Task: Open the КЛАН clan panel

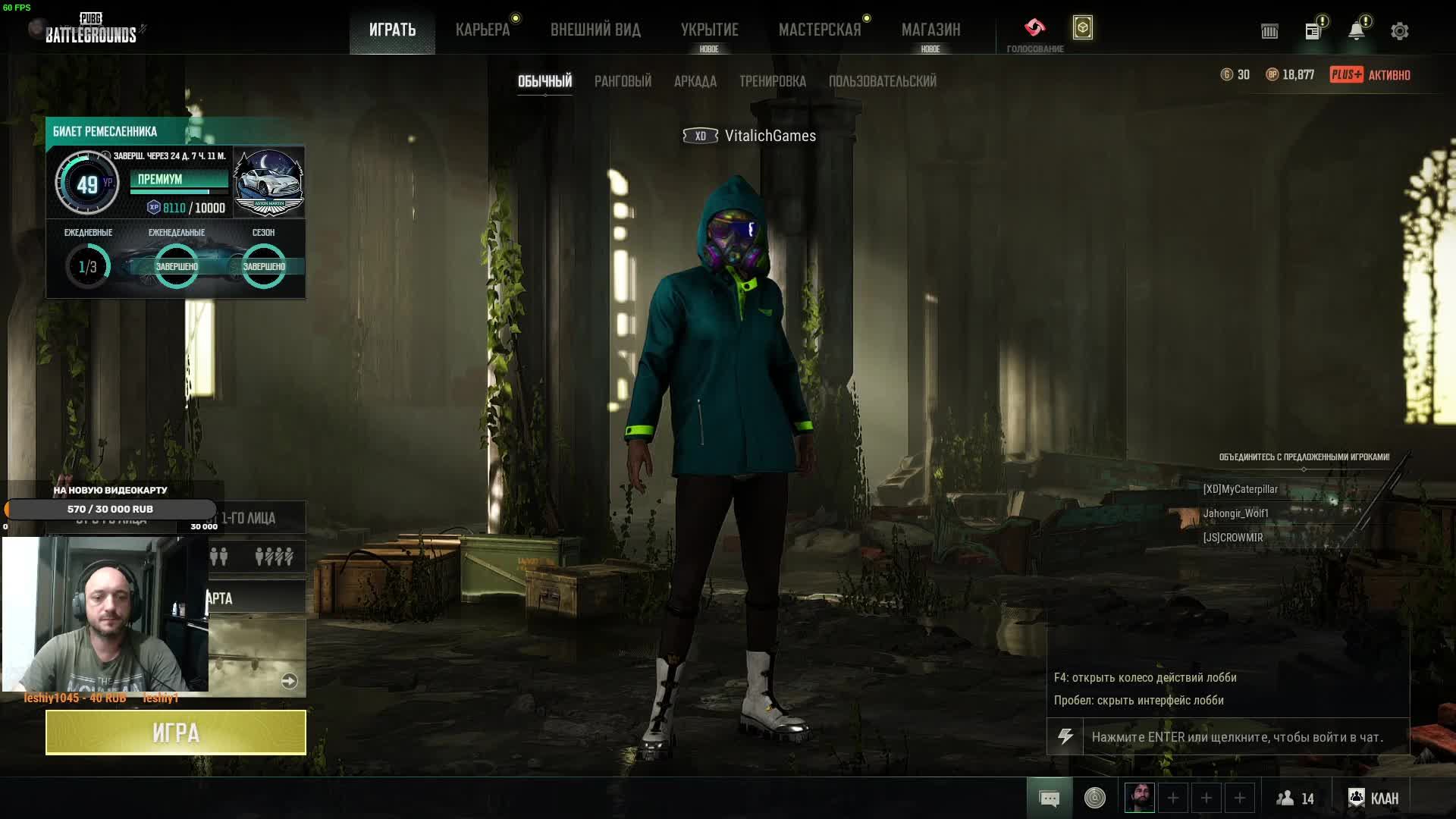Action: click(1373, 798)
